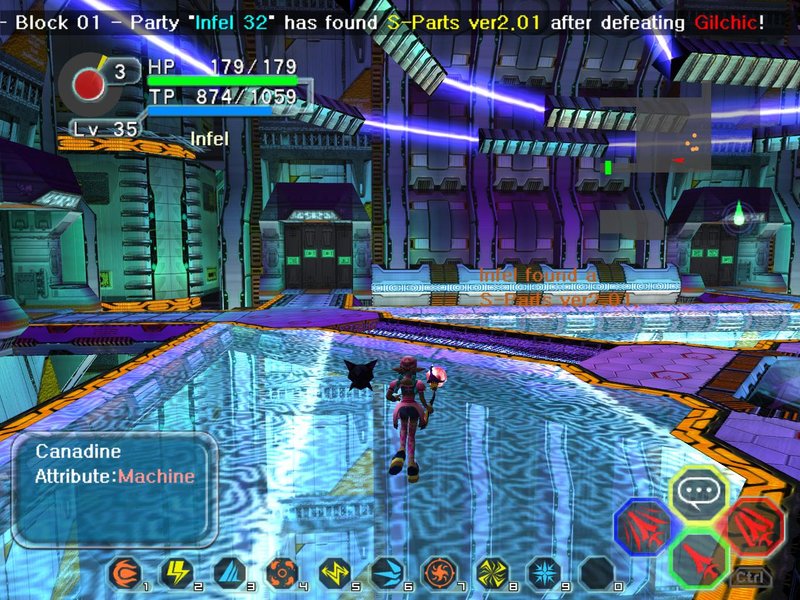Image resolution: width=800 pixels, height=600 pixels.
Task: Use the green-bordered attack action
Action: point(698,555)
